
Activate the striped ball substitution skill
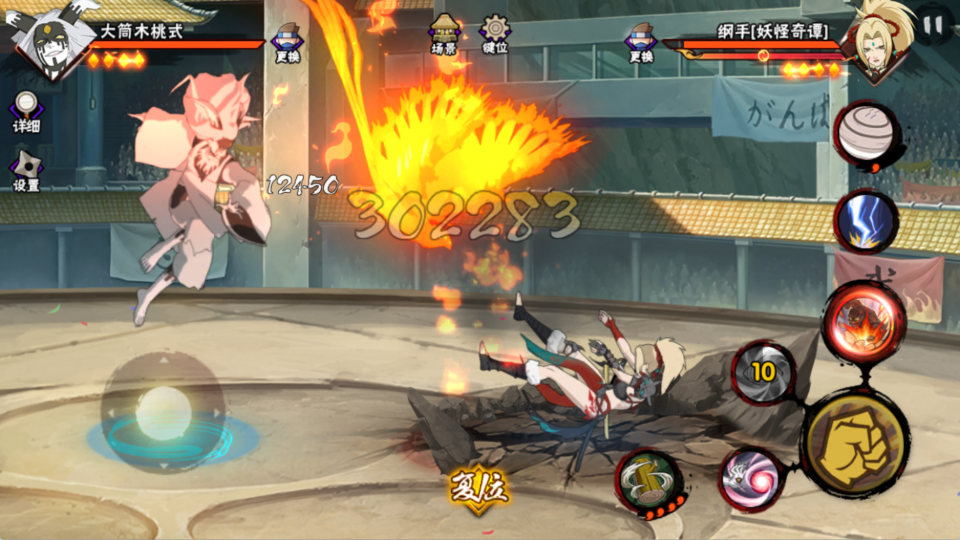click(866, 135)
